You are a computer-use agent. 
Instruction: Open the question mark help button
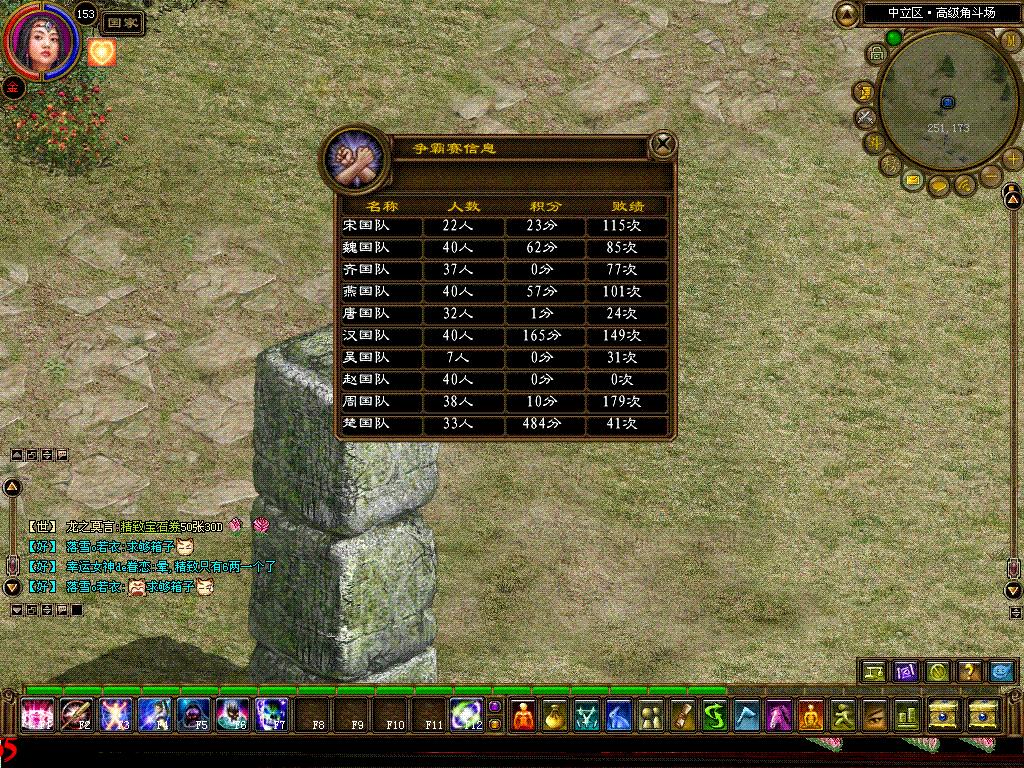pos(968,671)
